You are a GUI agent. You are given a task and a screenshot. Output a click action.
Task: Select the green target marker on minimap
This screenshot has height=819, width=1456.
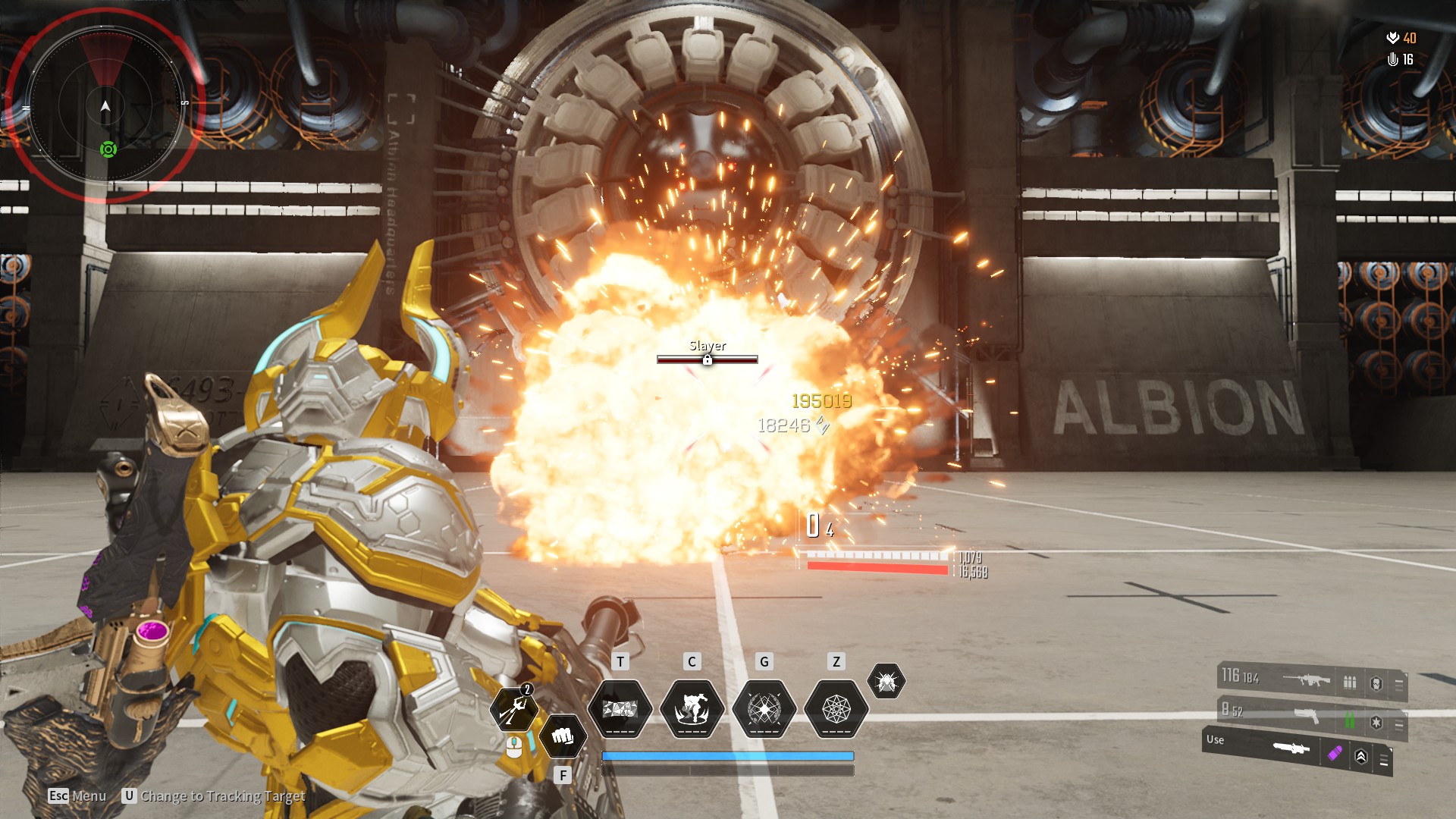tap(108, 149)
